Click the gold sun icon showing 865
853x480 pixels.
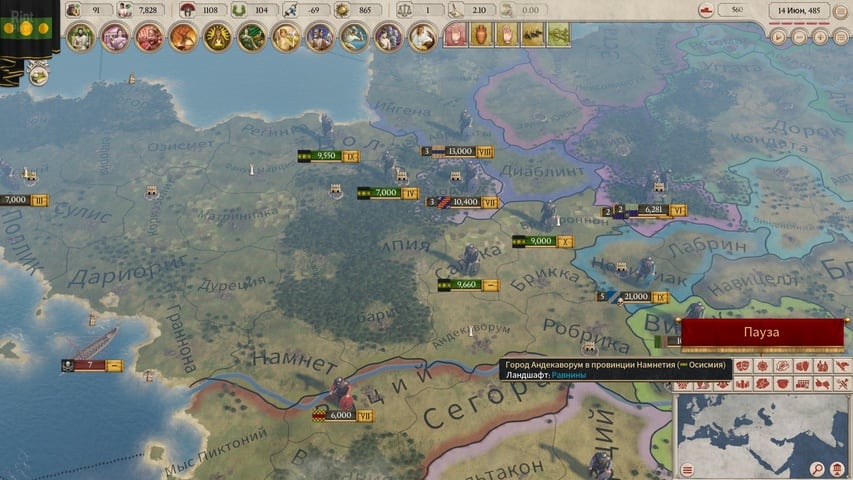(x=339, y=10)
